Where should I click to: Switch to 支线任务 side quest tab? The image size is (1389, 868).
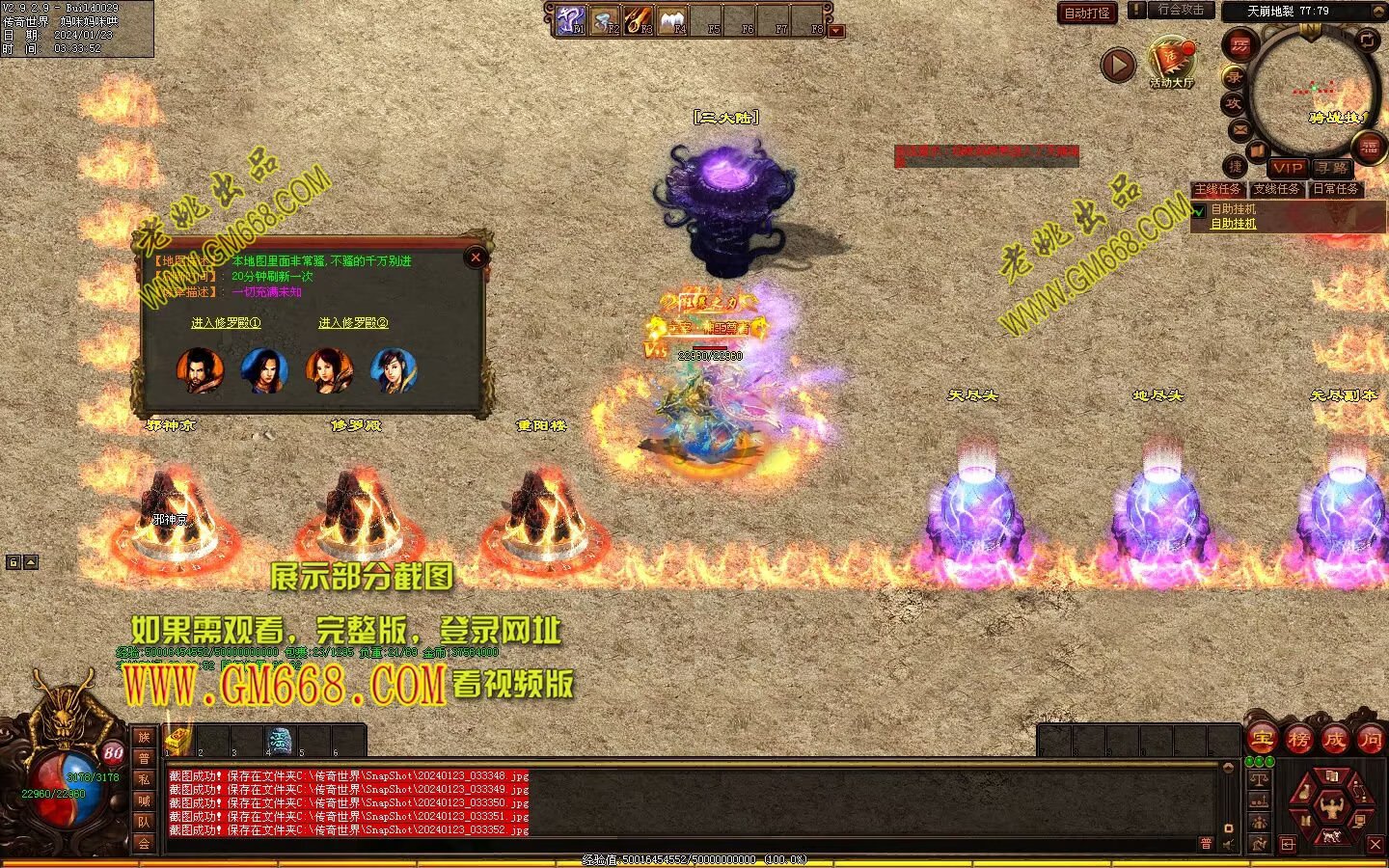pos(1277,189)
